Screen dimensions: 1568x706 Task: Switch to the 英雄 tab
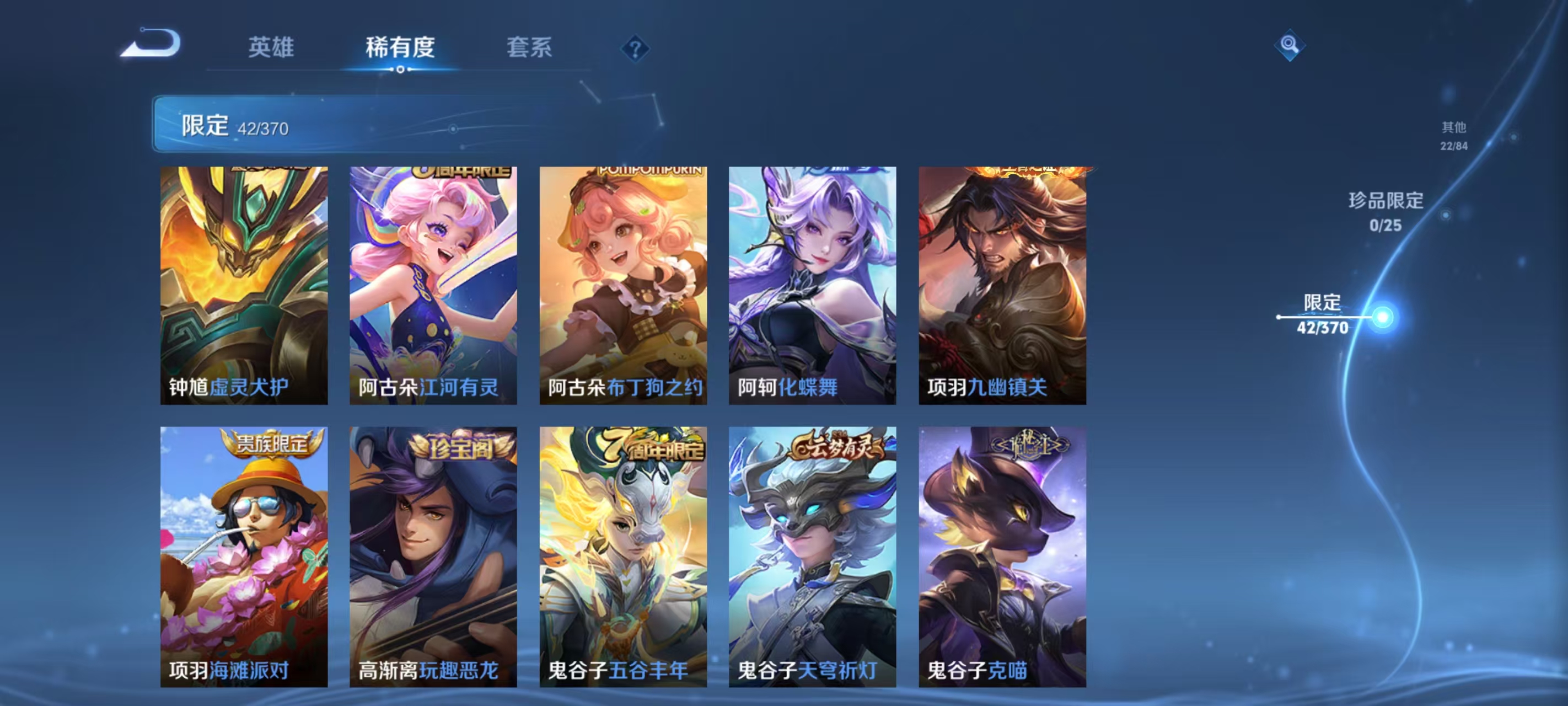coord(270,47)
